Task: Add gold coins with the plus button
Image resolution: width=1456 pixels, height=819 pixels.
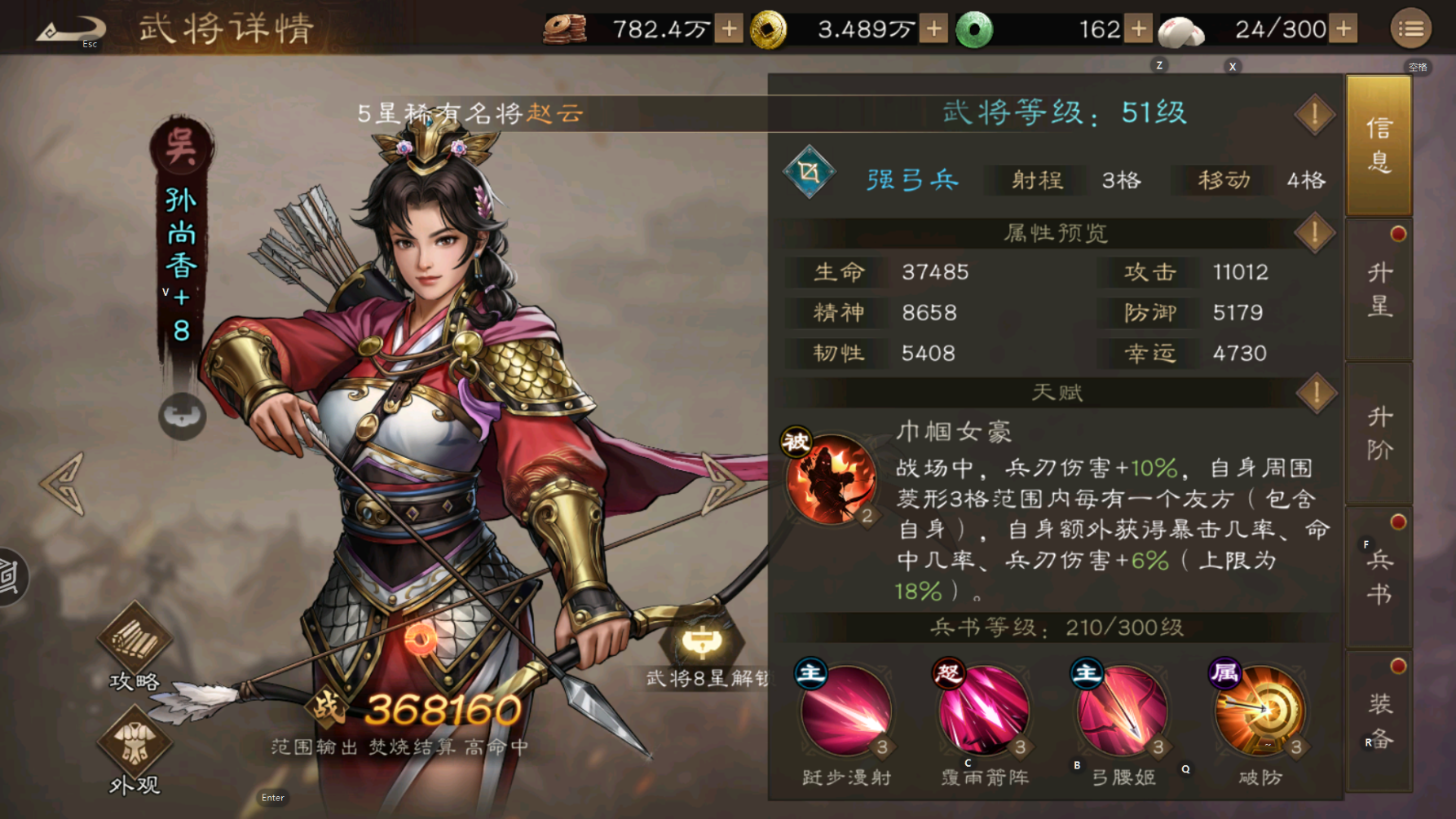Action: [x=933, y=29]
